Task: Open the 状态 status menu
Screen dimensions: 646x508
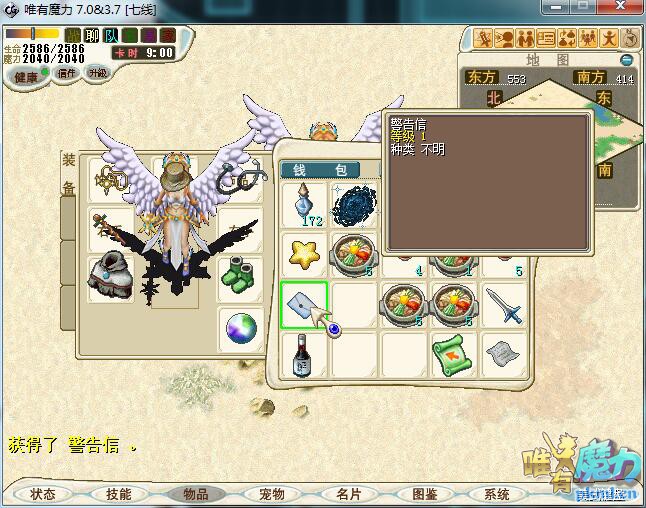Action: (x=43, y=494)
